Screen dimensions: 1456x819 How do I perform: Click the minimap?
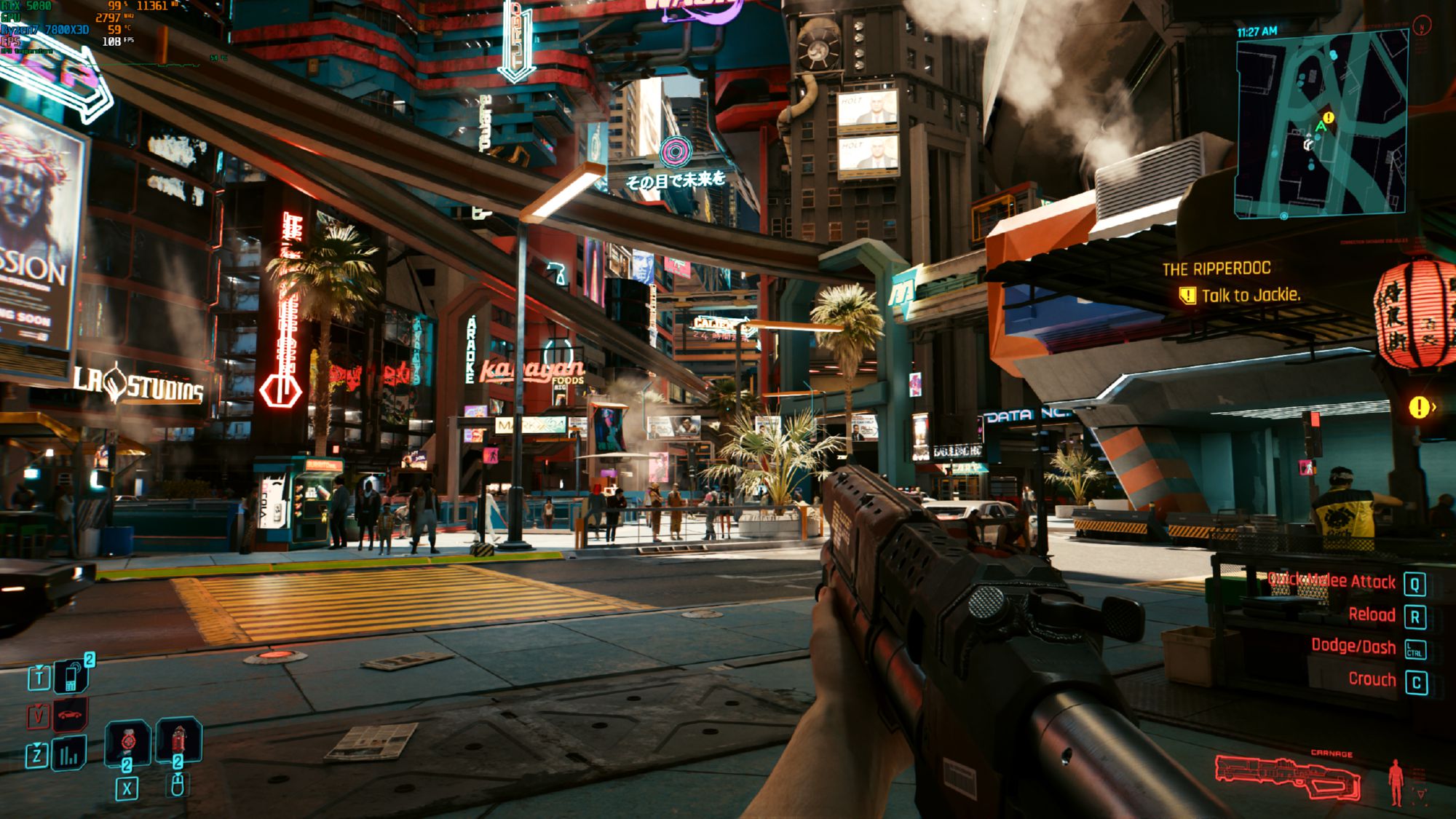(1321, 125)
